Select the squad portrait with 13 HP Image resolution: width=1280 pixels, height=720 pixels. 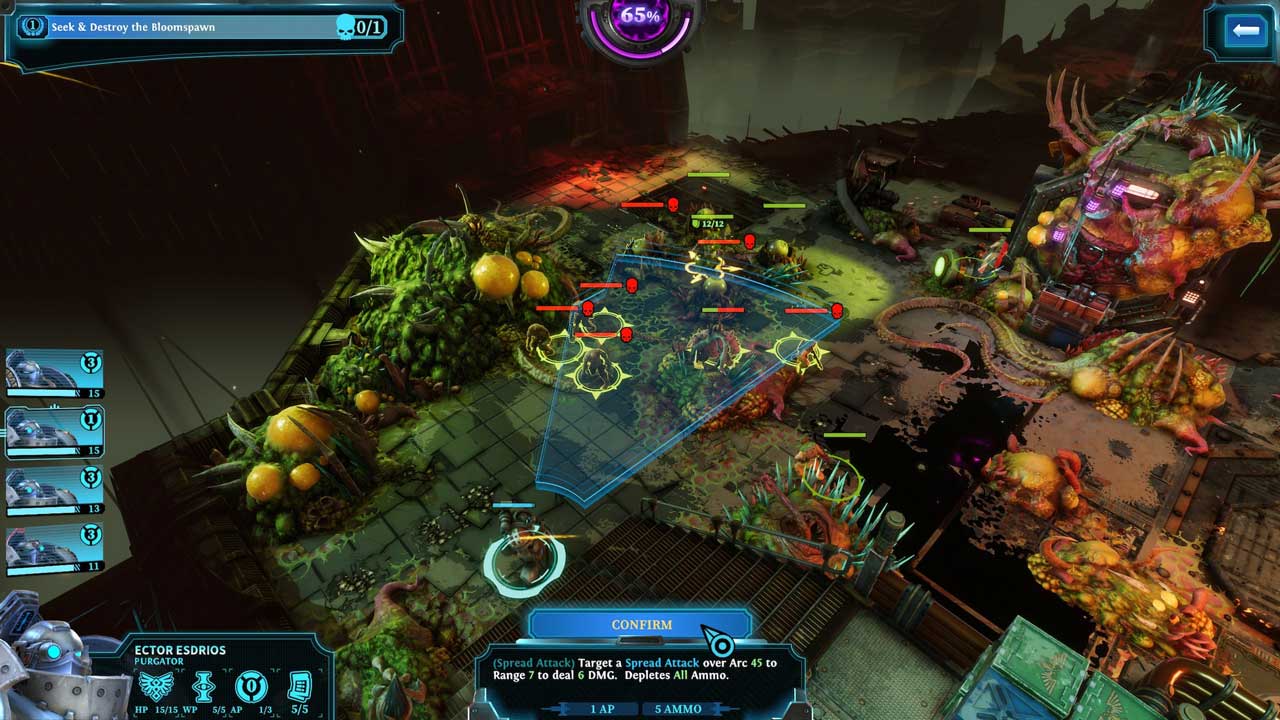coord(53,490)
